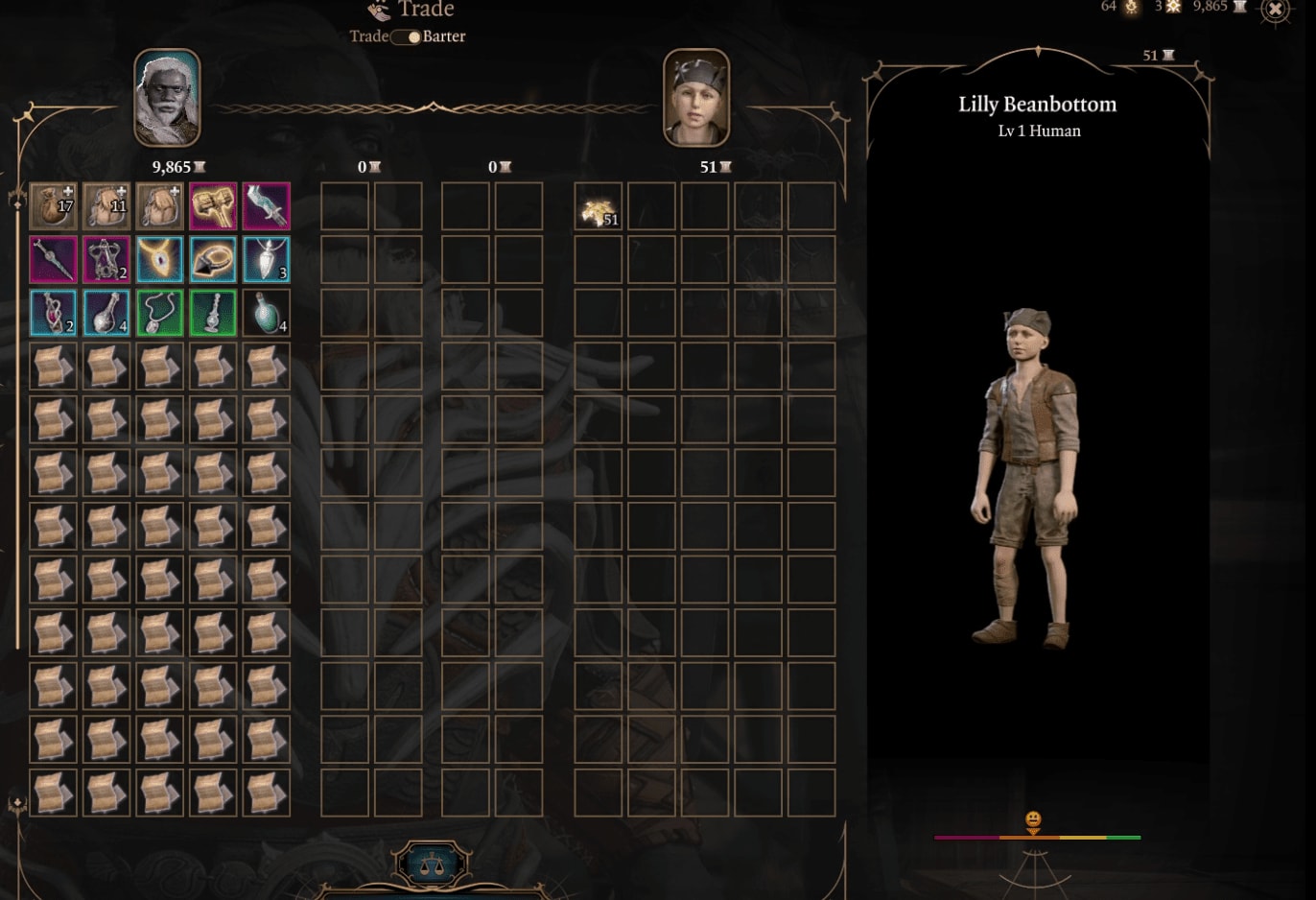Pick the round flask stack of 4
1316x900 pixels.
point(106,314)
